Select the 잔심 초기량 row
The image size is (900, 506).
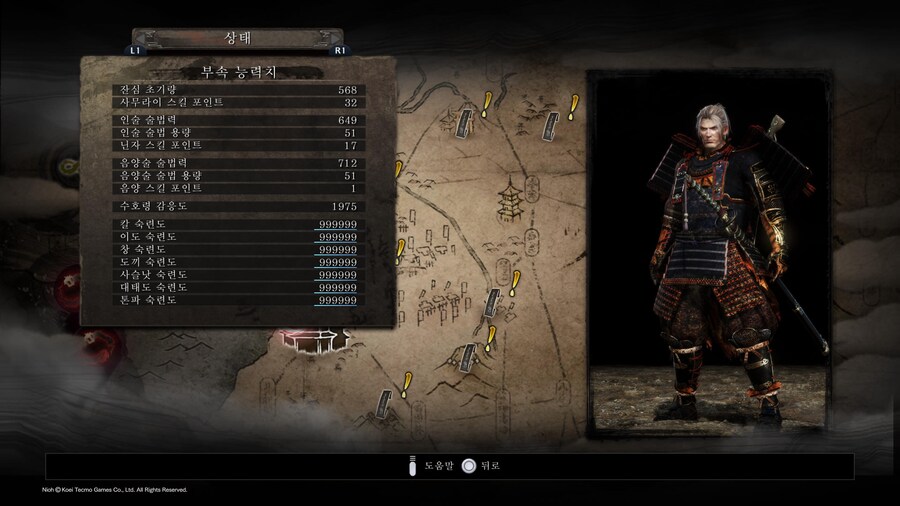click(x=238, y=89)
